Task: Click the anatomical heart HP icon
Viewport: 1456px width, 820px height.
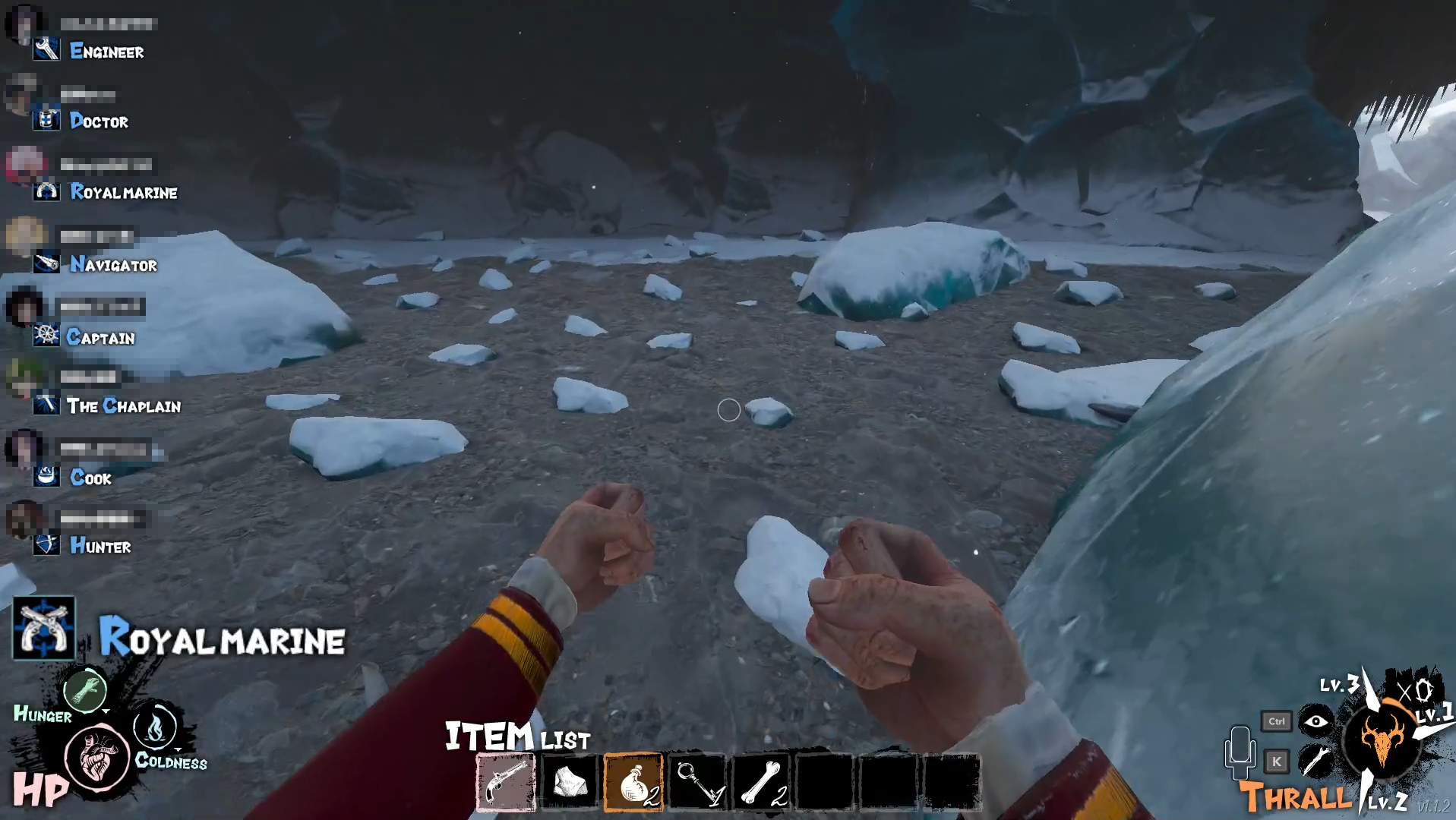Action: (x=97, y=757)
